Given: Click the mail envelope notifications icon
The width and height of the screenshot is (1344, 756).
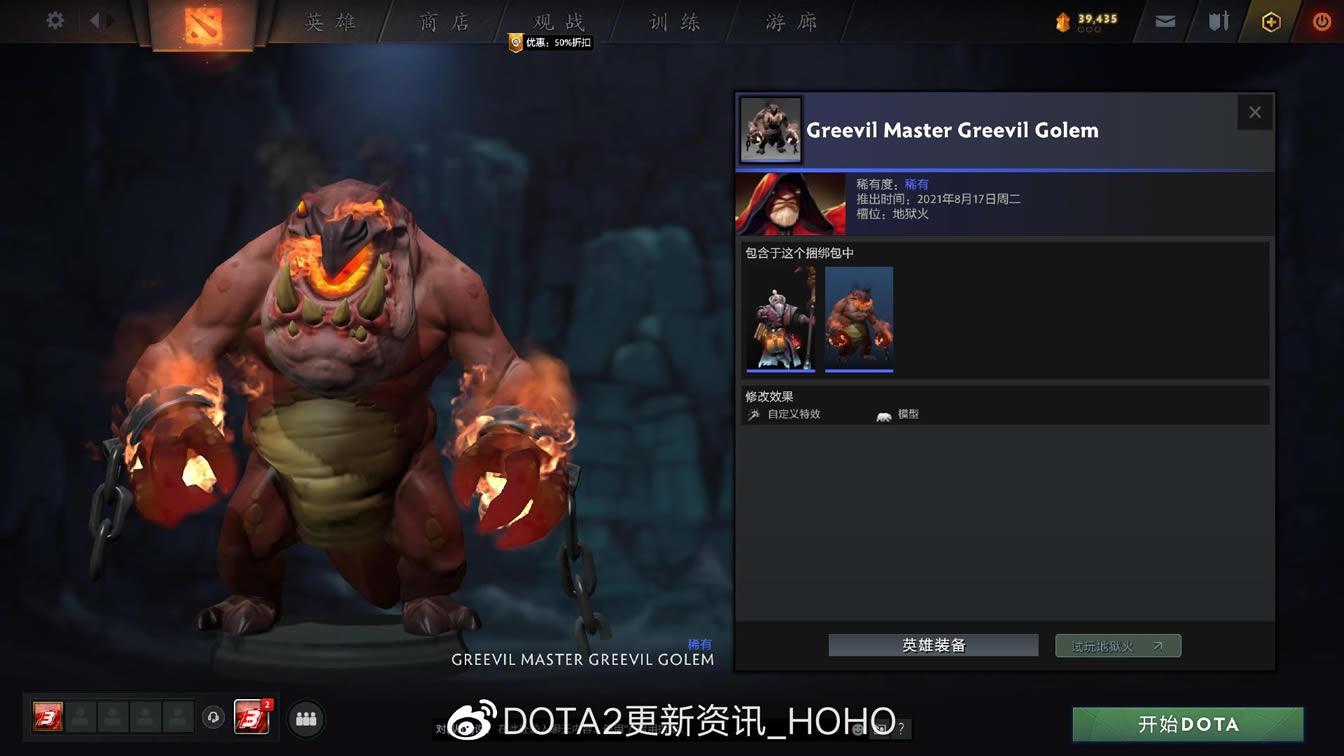Looking at the screenshot, I should (x=1164, y=20).
